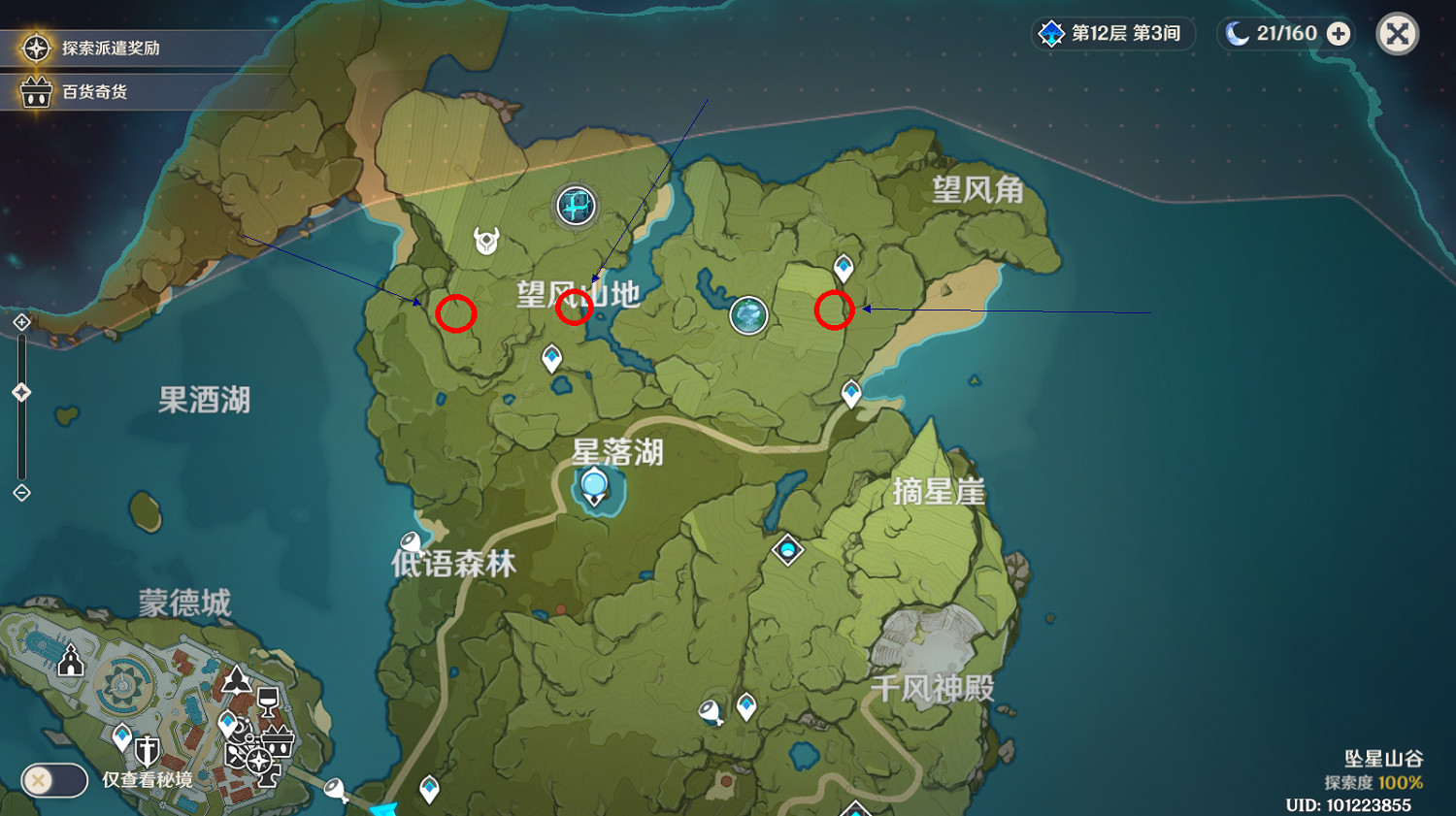Click the map zoom slider handle
Viewport: 1456px width, 816px height.
[21, 391]
